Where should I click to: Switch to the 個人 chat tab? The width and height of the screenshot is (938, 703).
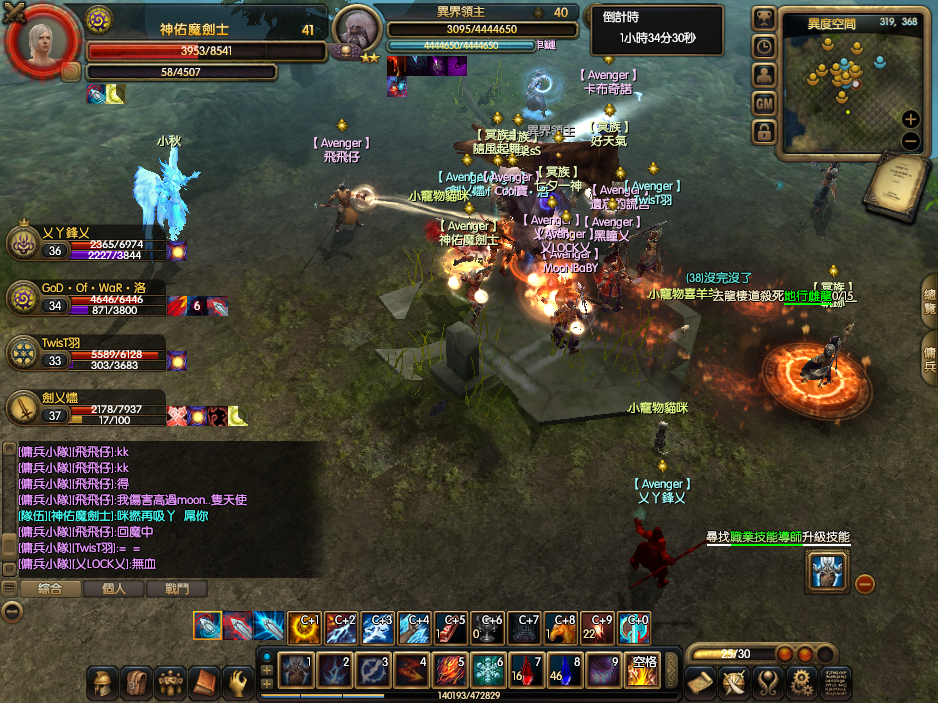point(114,589)
